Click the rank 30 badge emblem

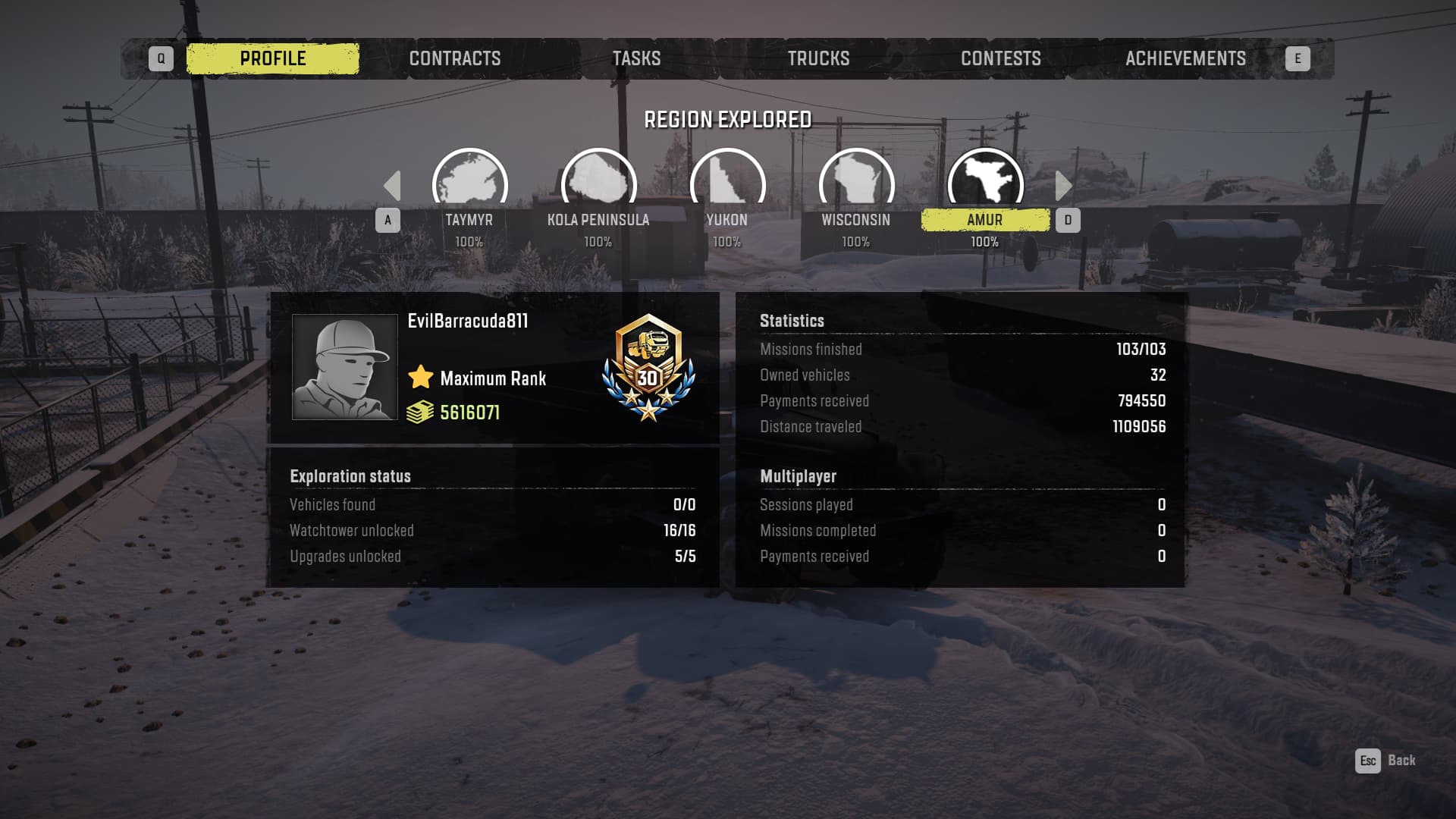(648, 367)
